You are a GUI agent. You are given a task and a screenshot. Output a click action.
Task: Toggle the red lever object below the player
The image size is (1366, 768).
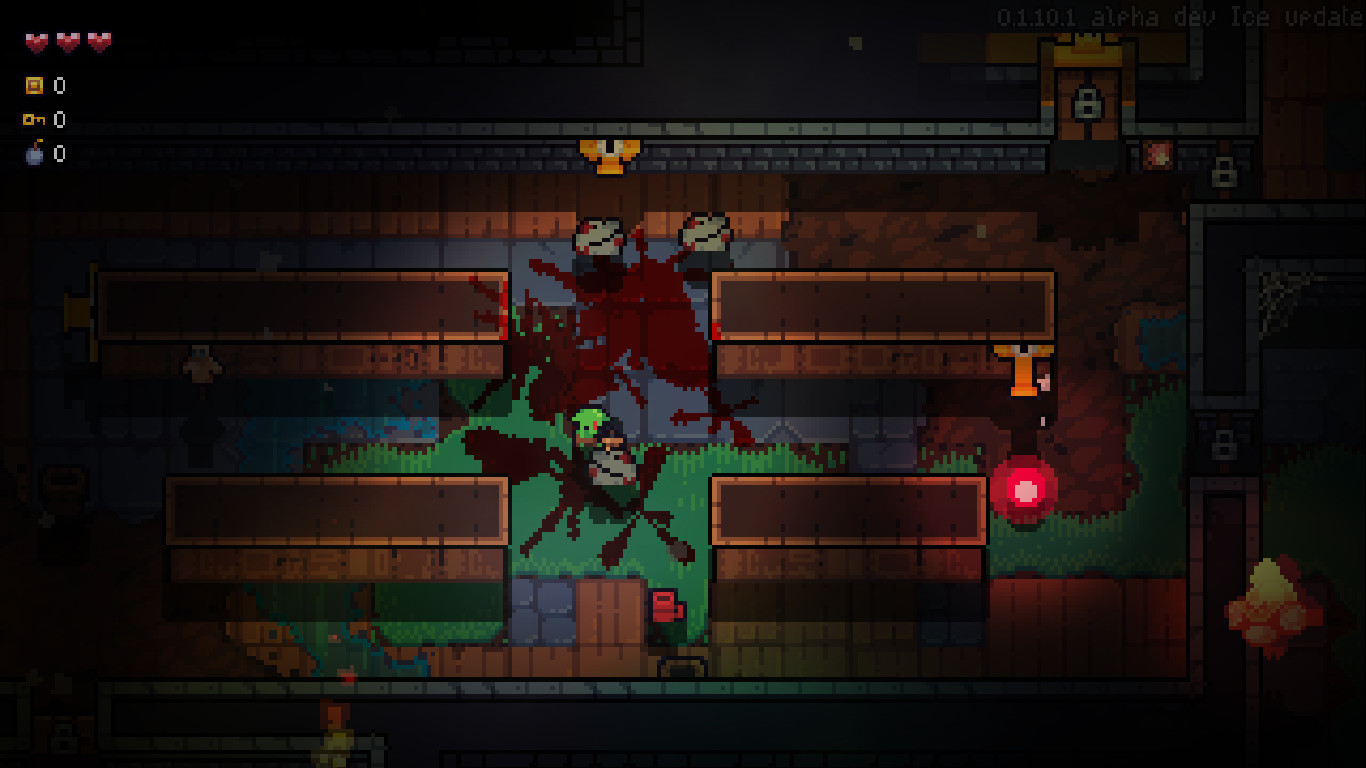[x=665, y=605]
